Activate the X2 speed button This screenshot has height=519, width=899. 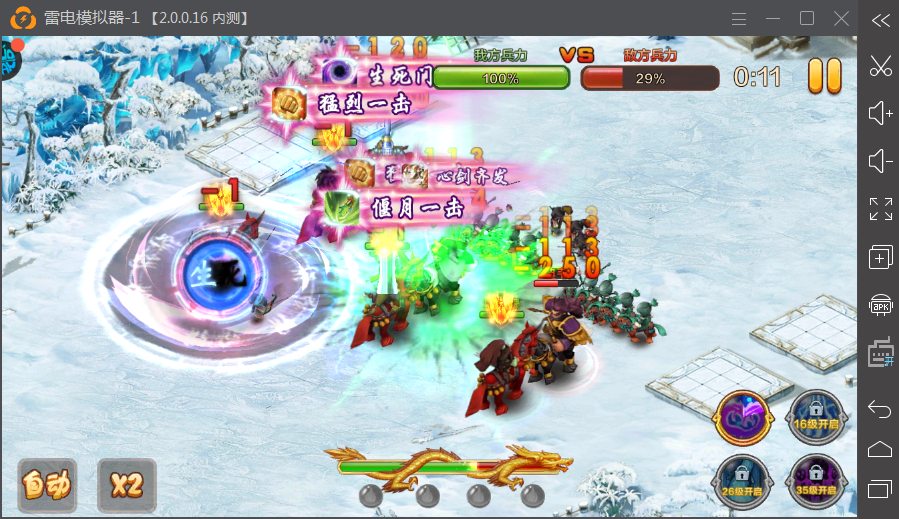point(127,485)
